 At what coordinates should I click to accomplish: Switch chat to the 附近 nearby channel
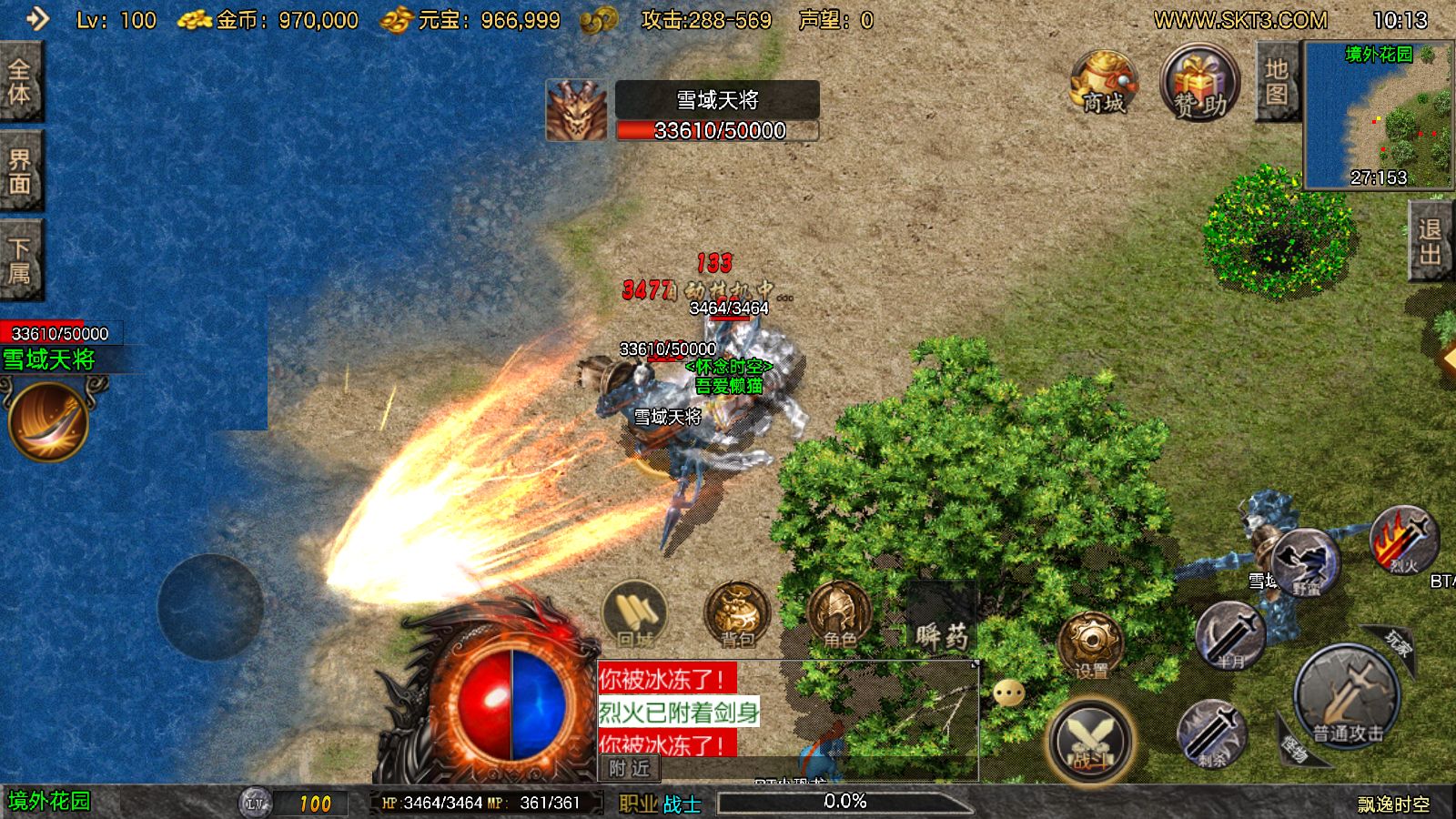click(x=630, y=769)
